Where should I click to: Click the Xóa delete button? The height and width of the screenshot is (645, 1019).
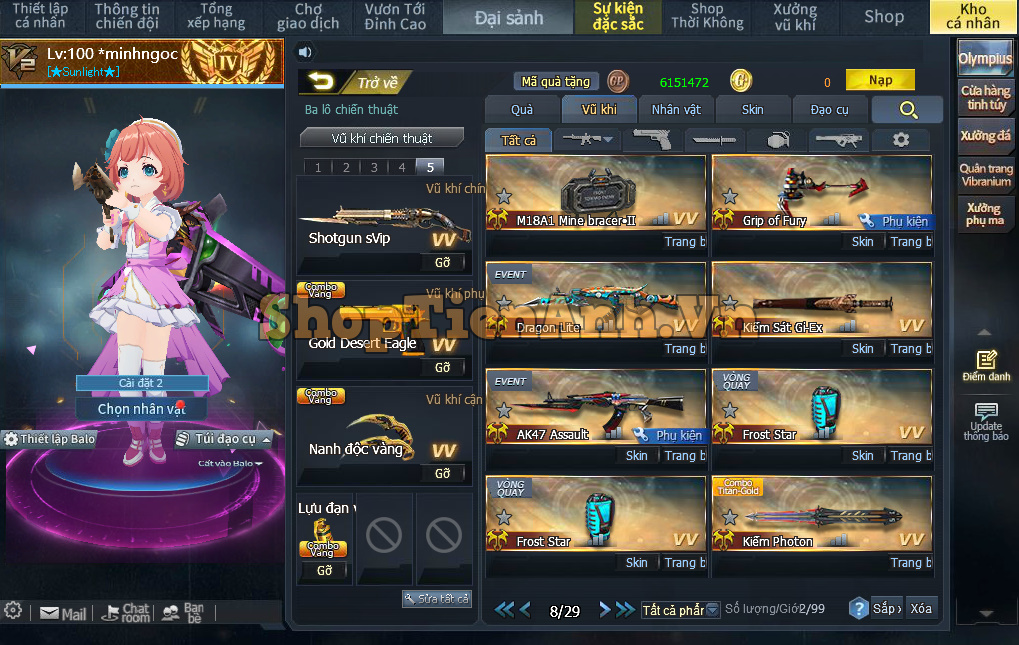[920, 608]
